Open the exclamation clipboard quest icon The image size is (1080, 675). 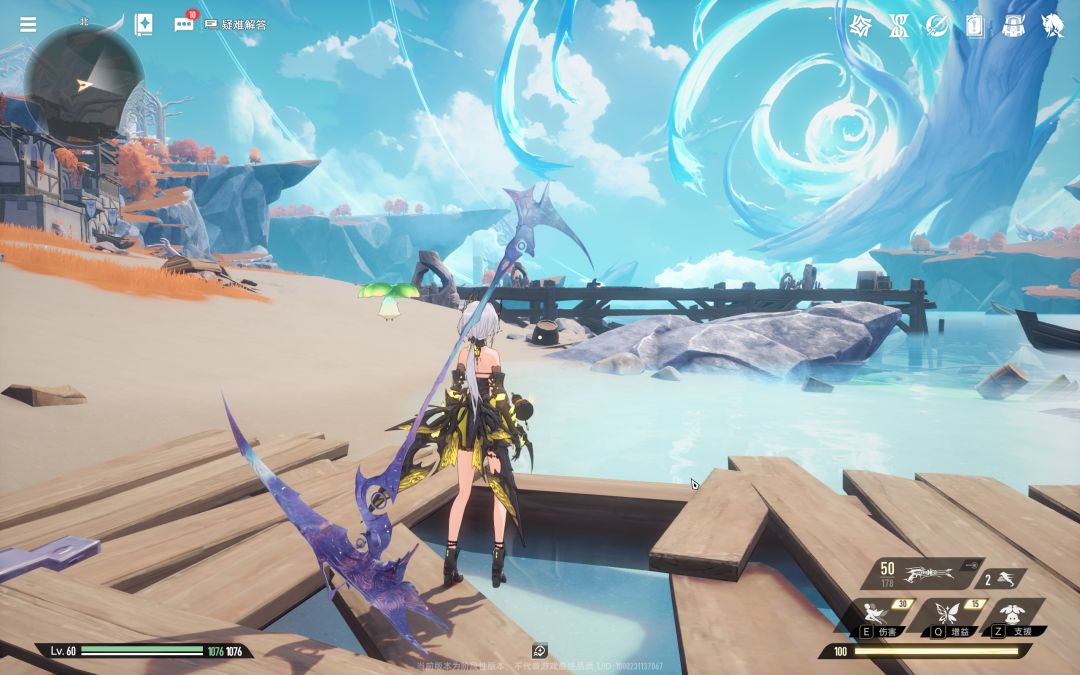(x=975, y=26)
